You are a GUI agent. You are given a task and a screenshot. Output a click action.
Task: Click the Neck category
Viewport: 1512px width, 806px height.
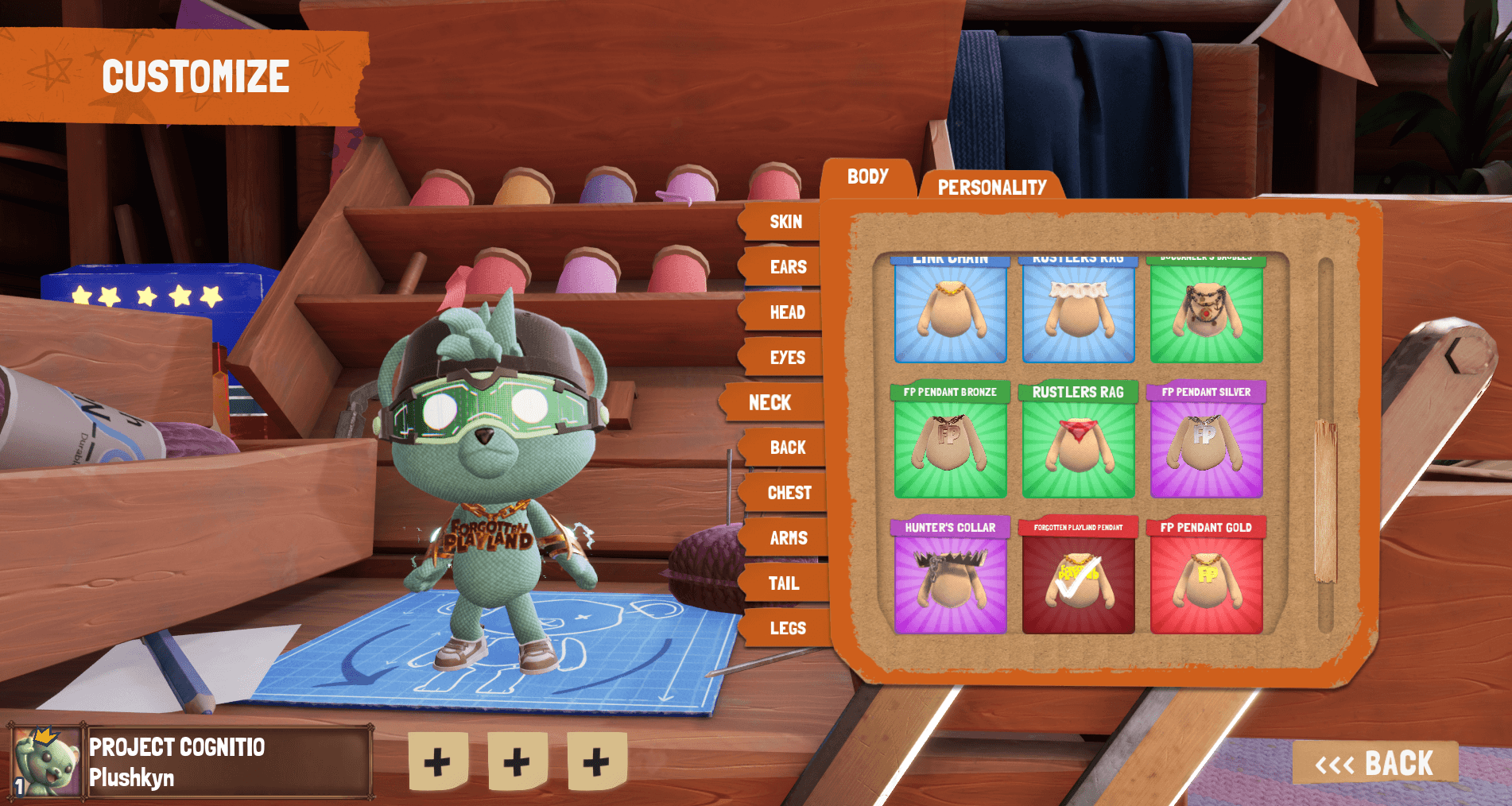(x=770, y=403)
